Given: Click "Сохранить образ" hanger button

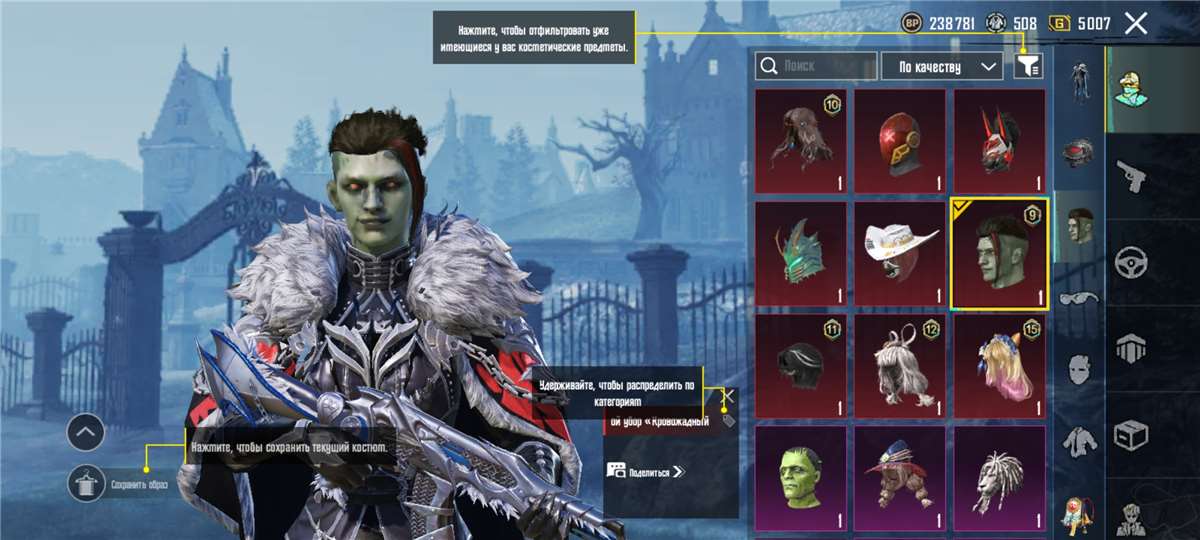Looking at the screenshot, I should 86,484.
